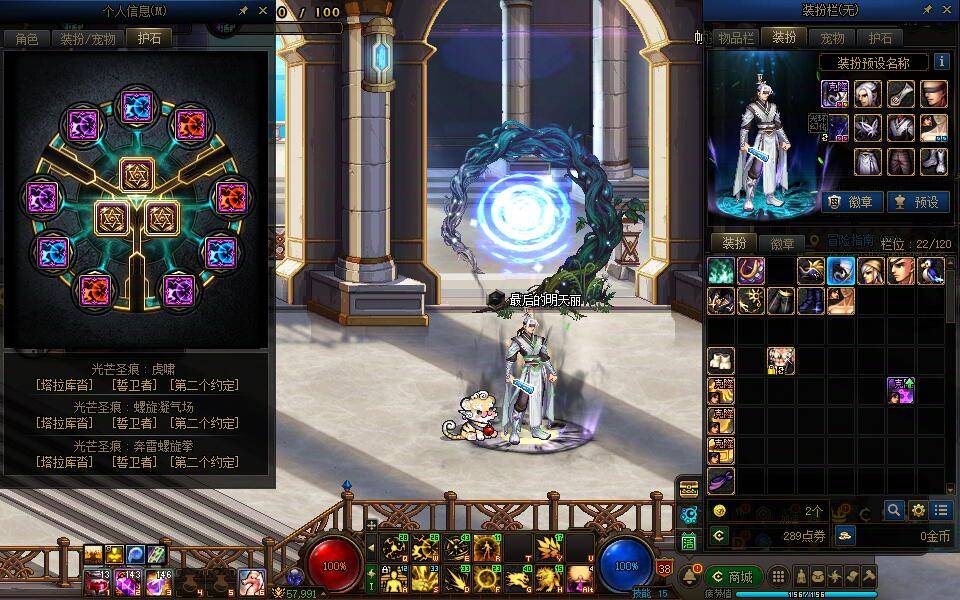Open the 宠物 pet tab in inventory
The height and width of the screenshot is (600, 960).
pos(832,38)
